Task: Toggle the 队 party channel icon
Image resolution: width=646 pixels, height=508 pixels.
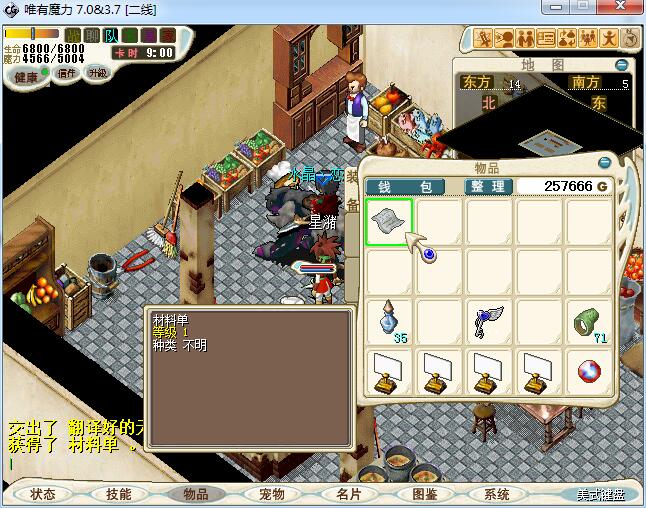Action: pos(111,36)
